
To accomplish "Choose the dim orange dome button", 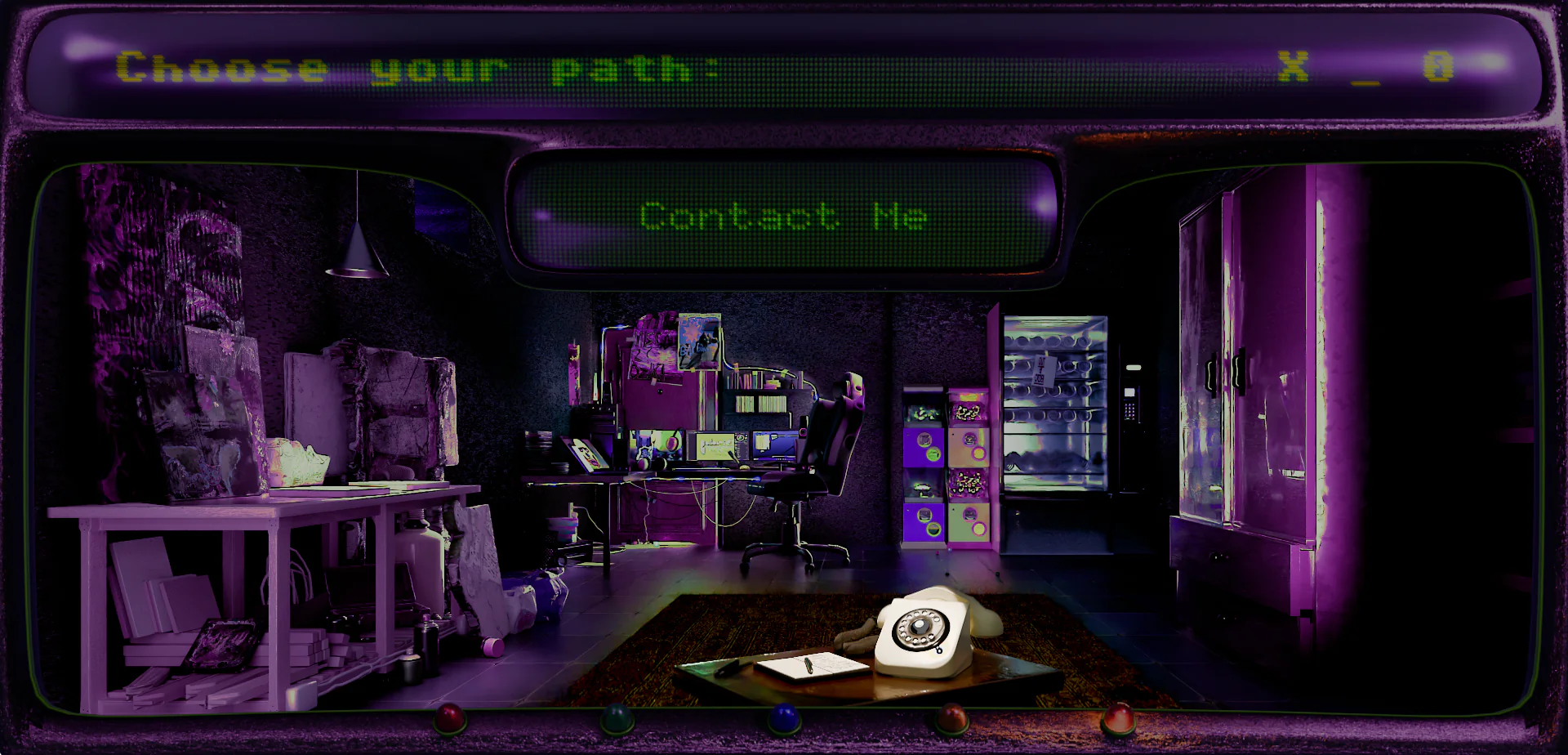I will pos(951,717).
